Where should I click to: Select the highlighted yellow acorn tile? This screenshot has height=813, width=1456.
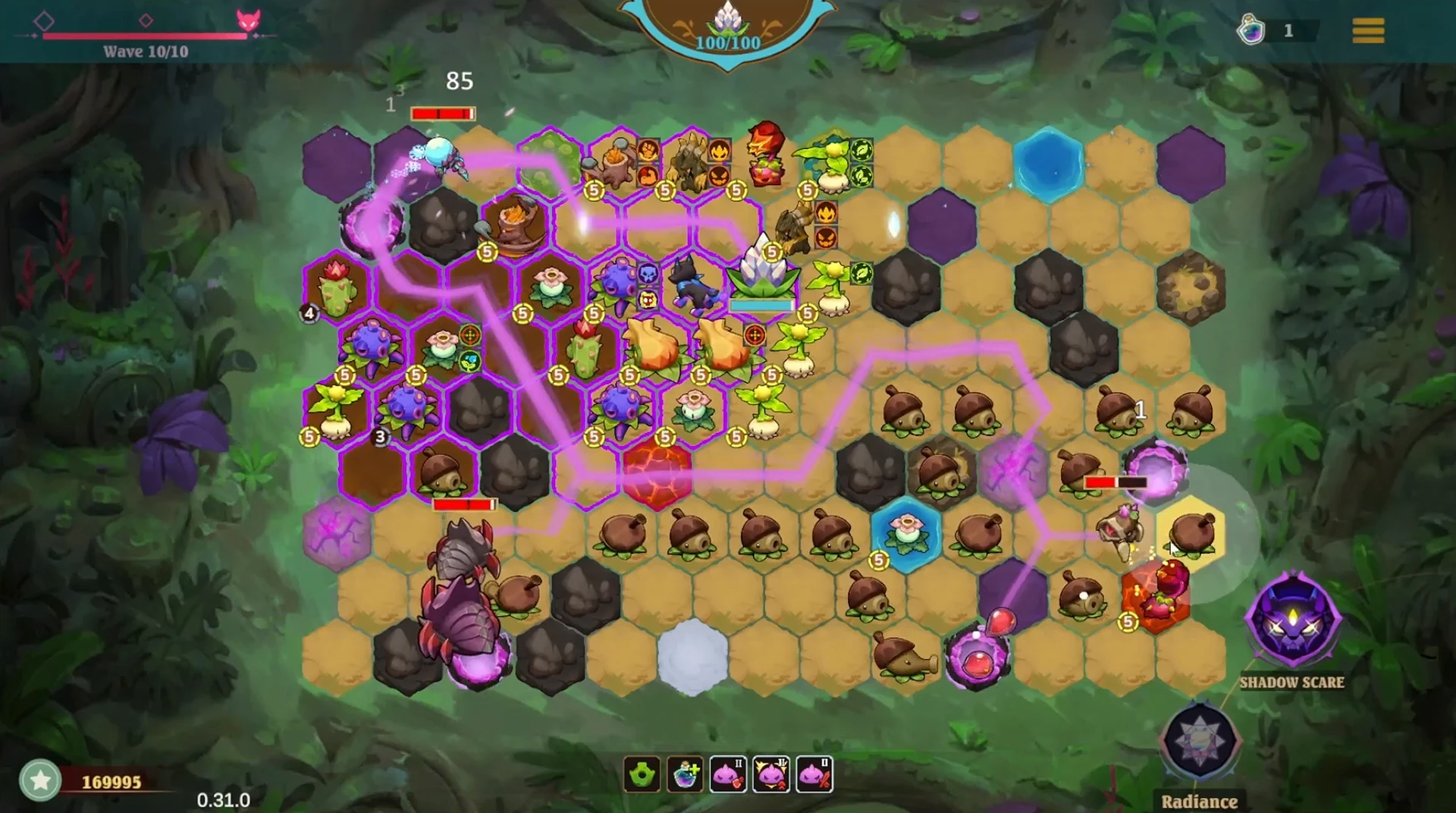(x=1191, y=532)
